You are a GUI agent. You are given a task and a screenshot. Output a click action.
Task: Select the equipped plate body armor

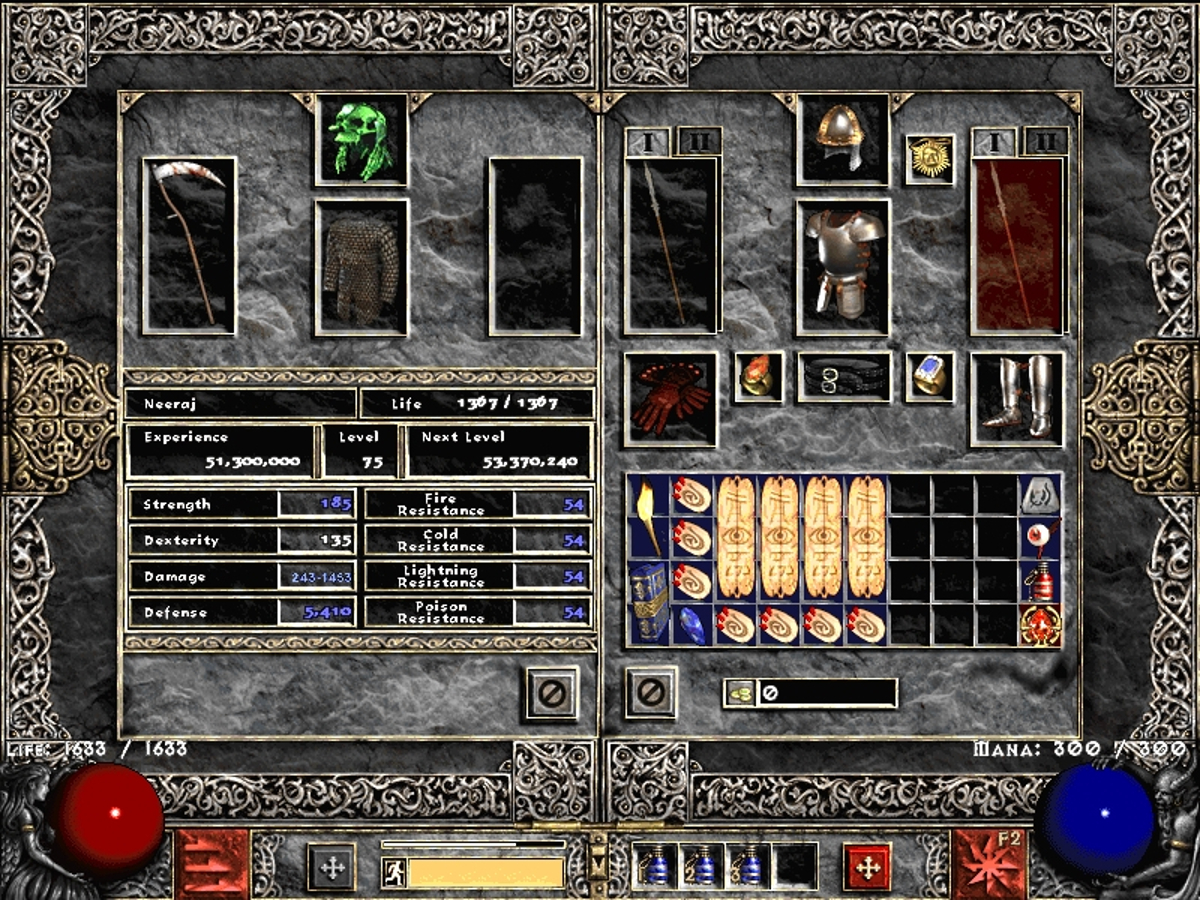coord(843,267)
